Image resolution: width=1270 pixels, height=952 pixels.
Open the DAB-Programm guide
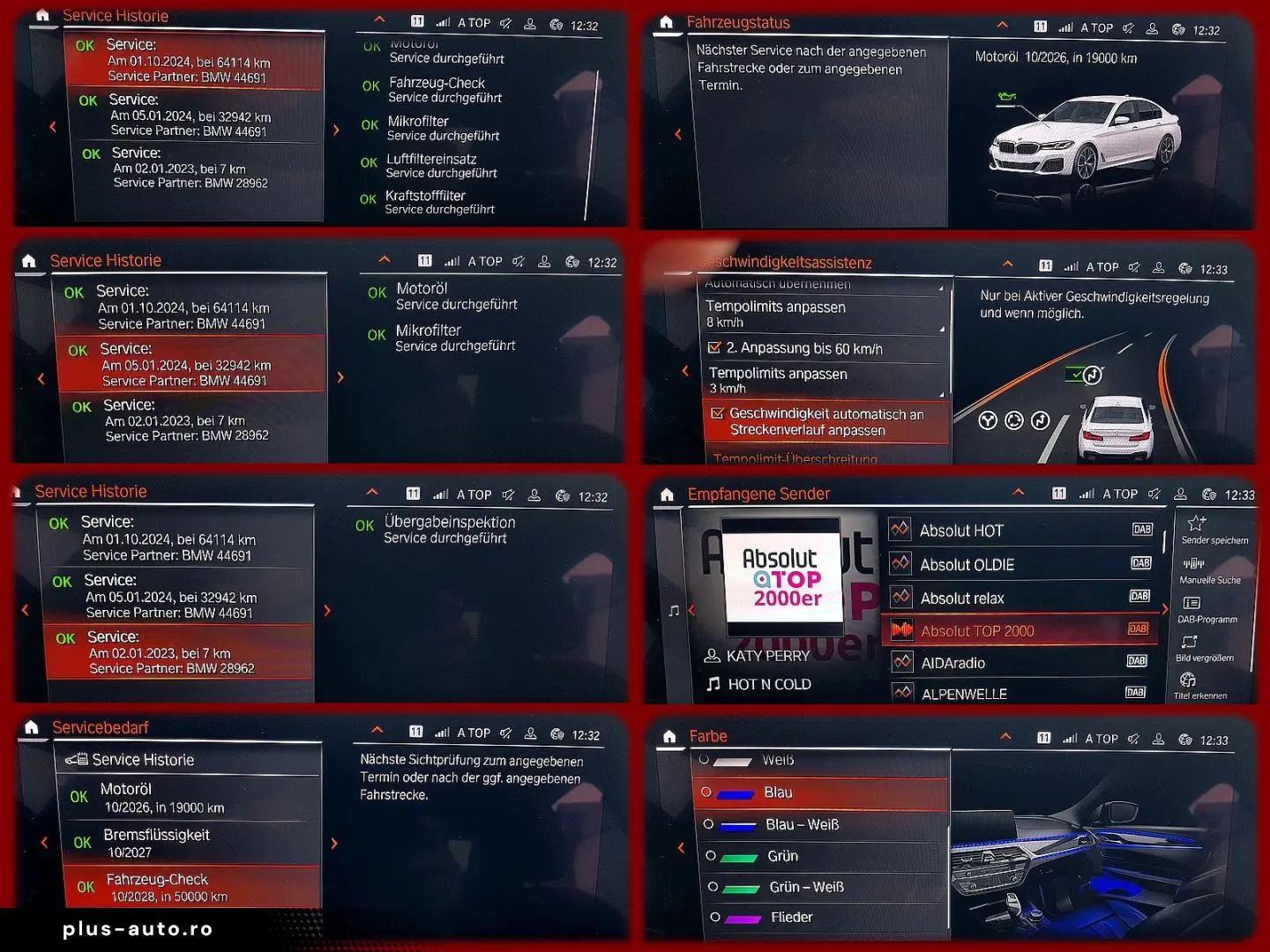[1206, 610]
